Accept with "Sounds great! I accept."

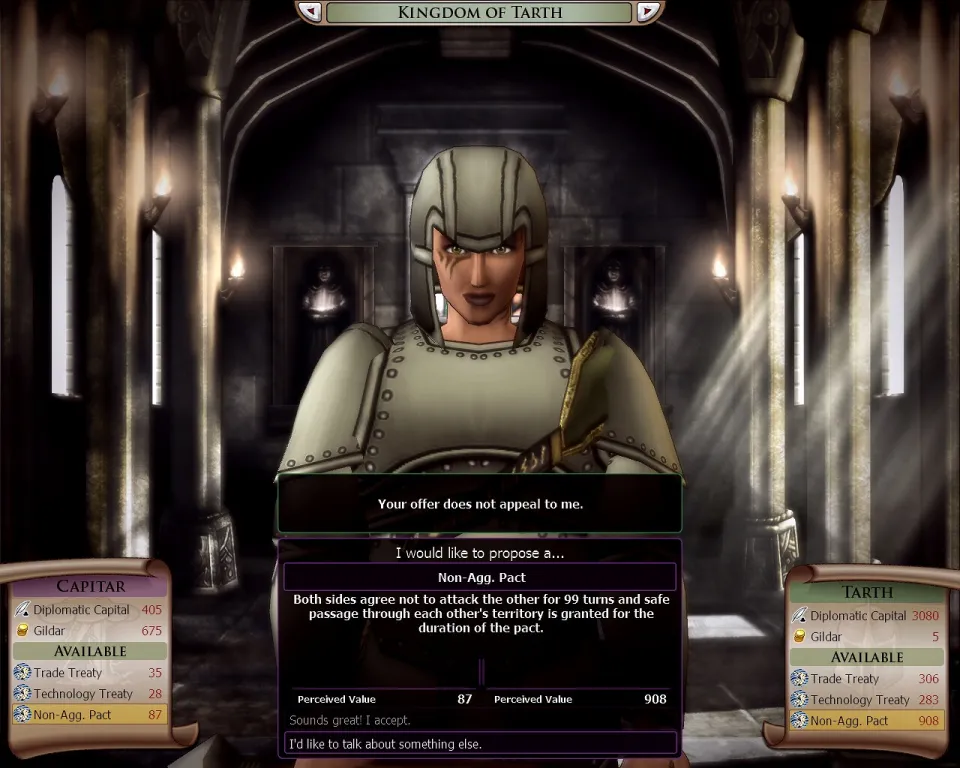350,720
